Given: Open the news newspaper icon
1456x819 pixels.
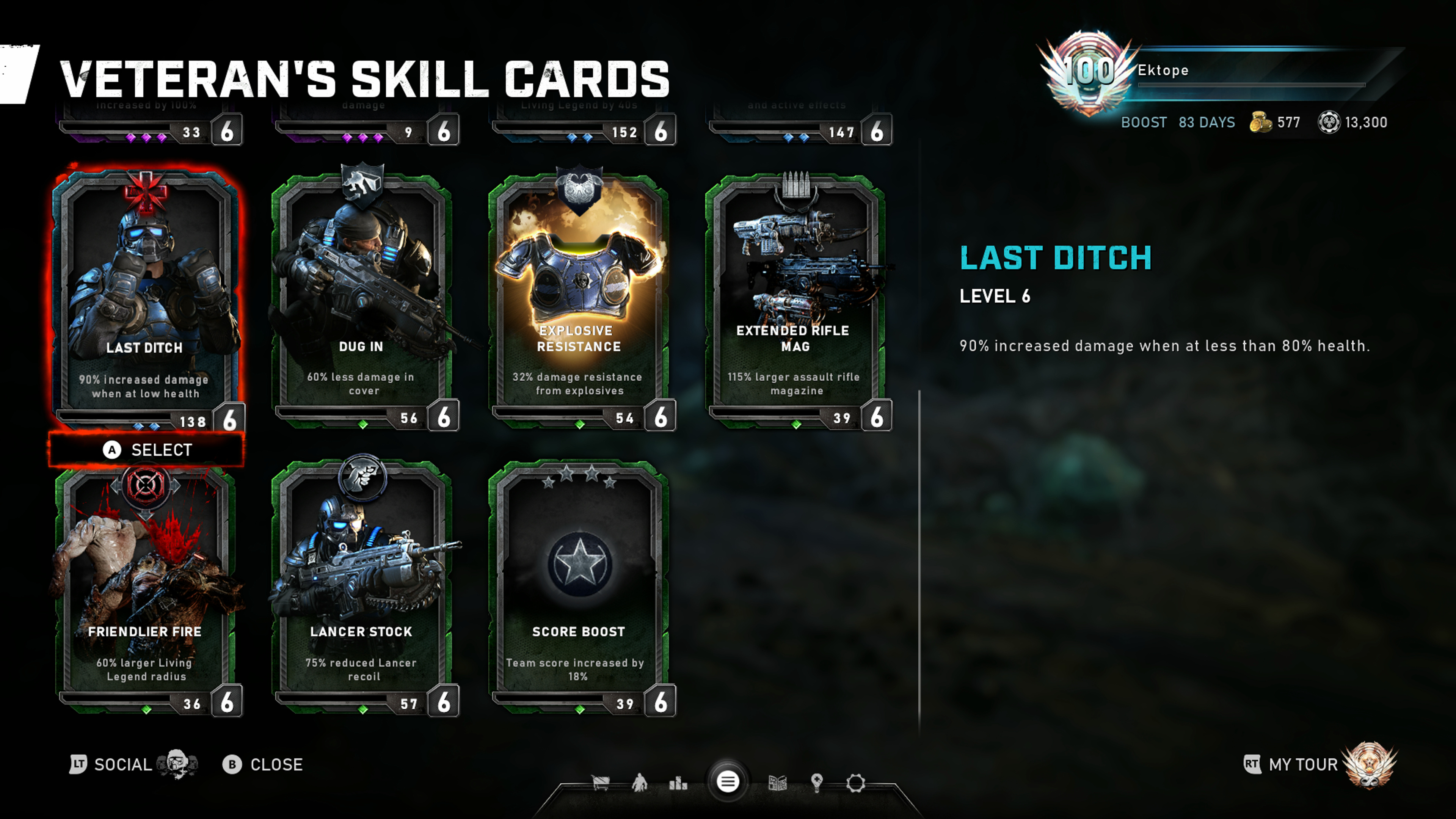Looking at the screenshot, I should tap(778, 783).
